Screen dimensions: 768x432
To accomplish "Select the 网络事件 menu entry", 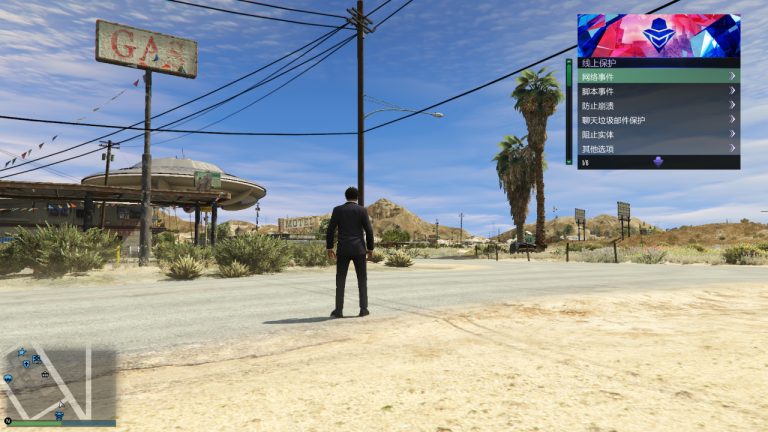I will coord(658,76).
